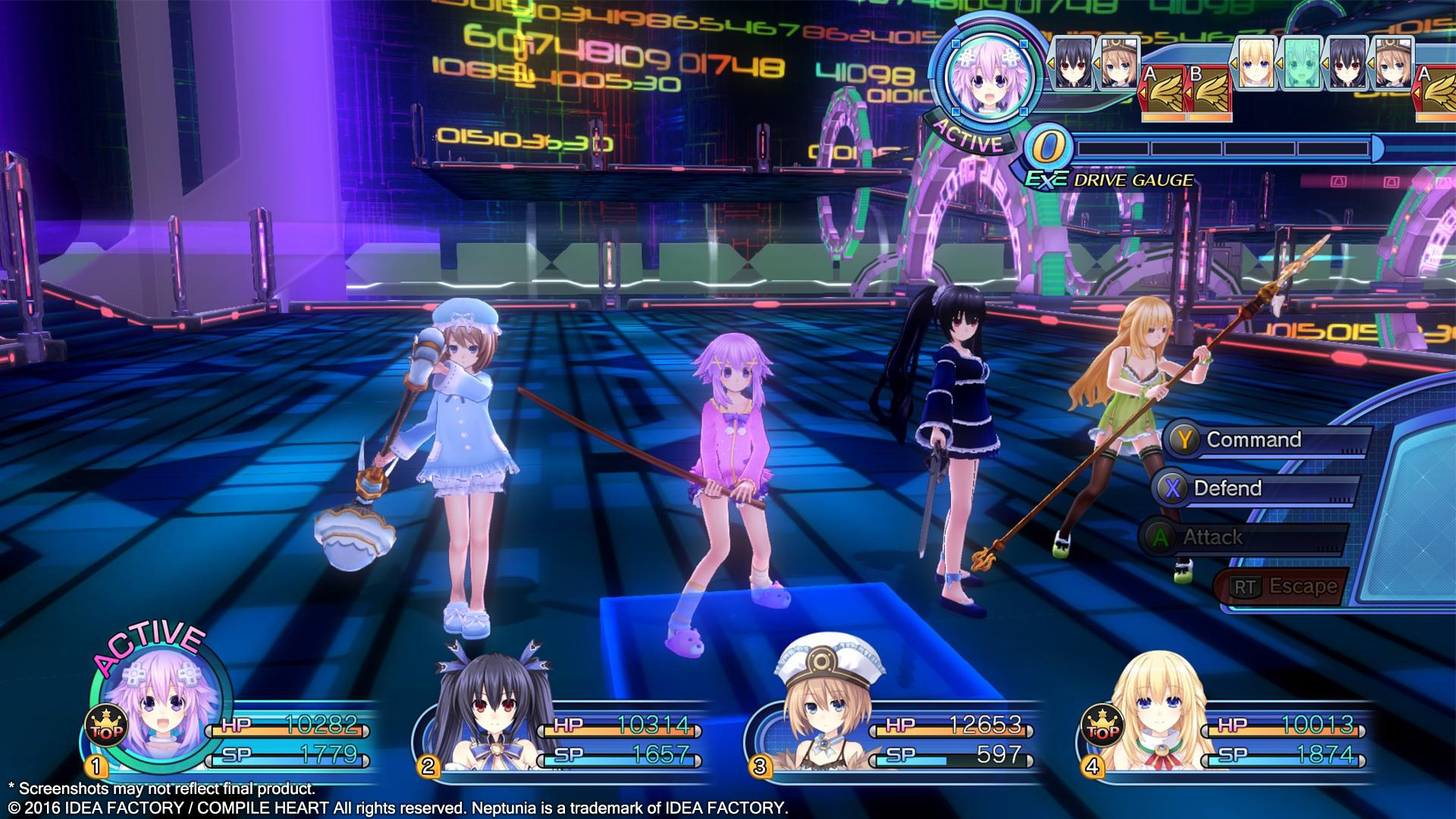This screenshot has width=1456, height=819.
Task: Expand the arrow next to the B wing card
Action: [x=1188, y=93]
